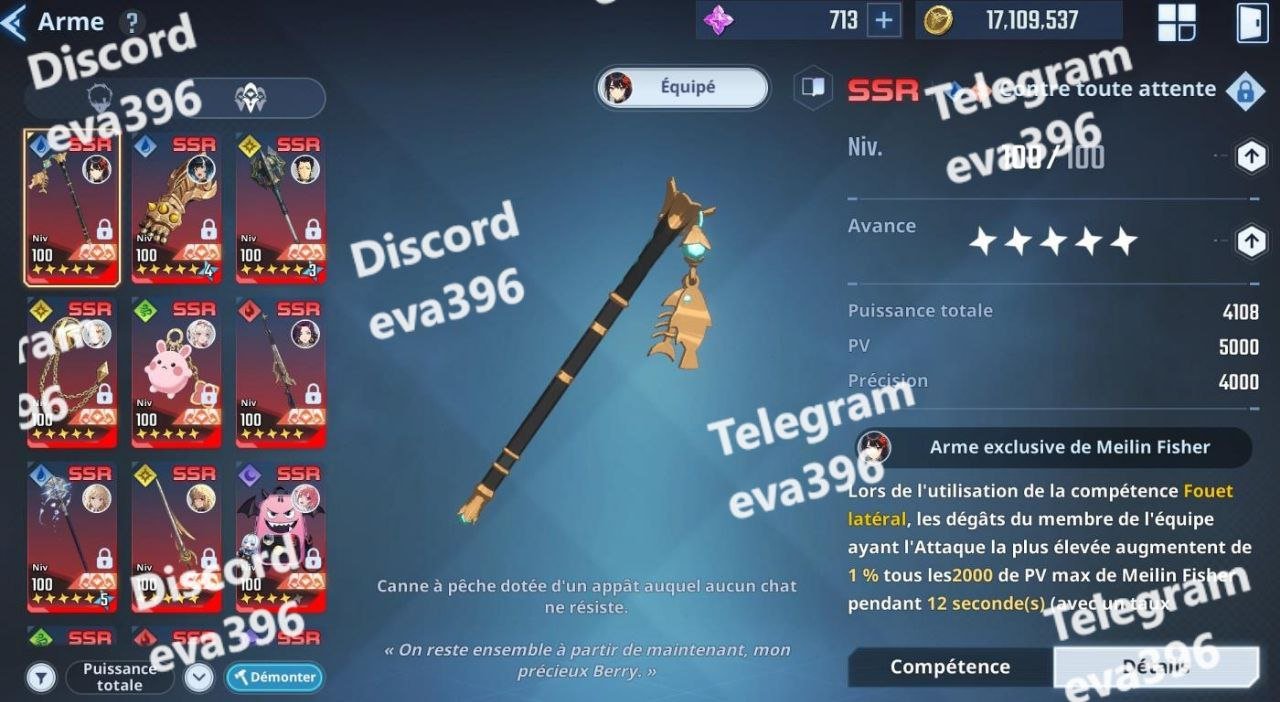Add more purple gems with plus button
Image resolution: width=1280 pixels, height=702 pixels.
click(883, 21)
